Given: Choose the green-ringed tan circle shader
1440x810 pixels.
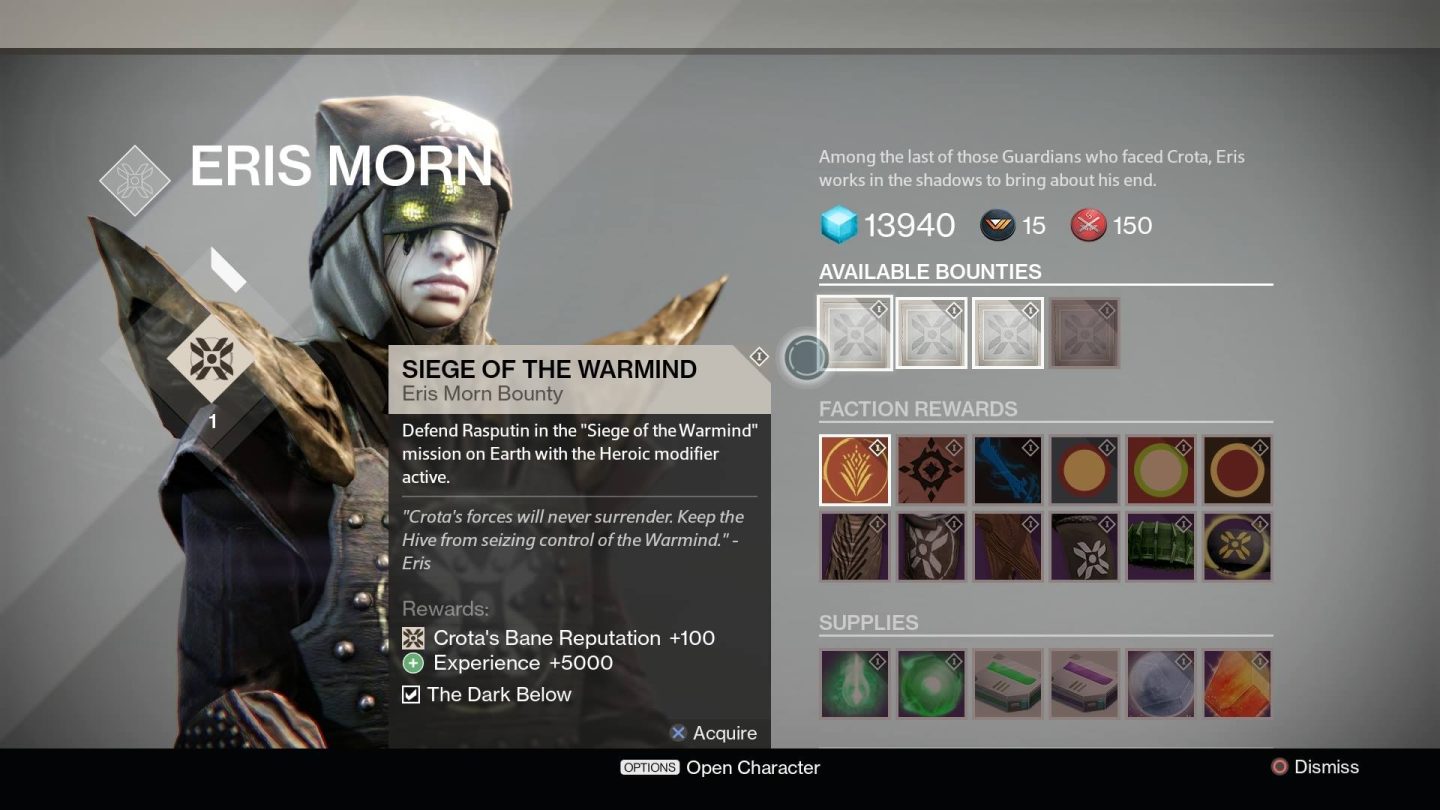Looking at the screenshot, I should click(1161, 470).
